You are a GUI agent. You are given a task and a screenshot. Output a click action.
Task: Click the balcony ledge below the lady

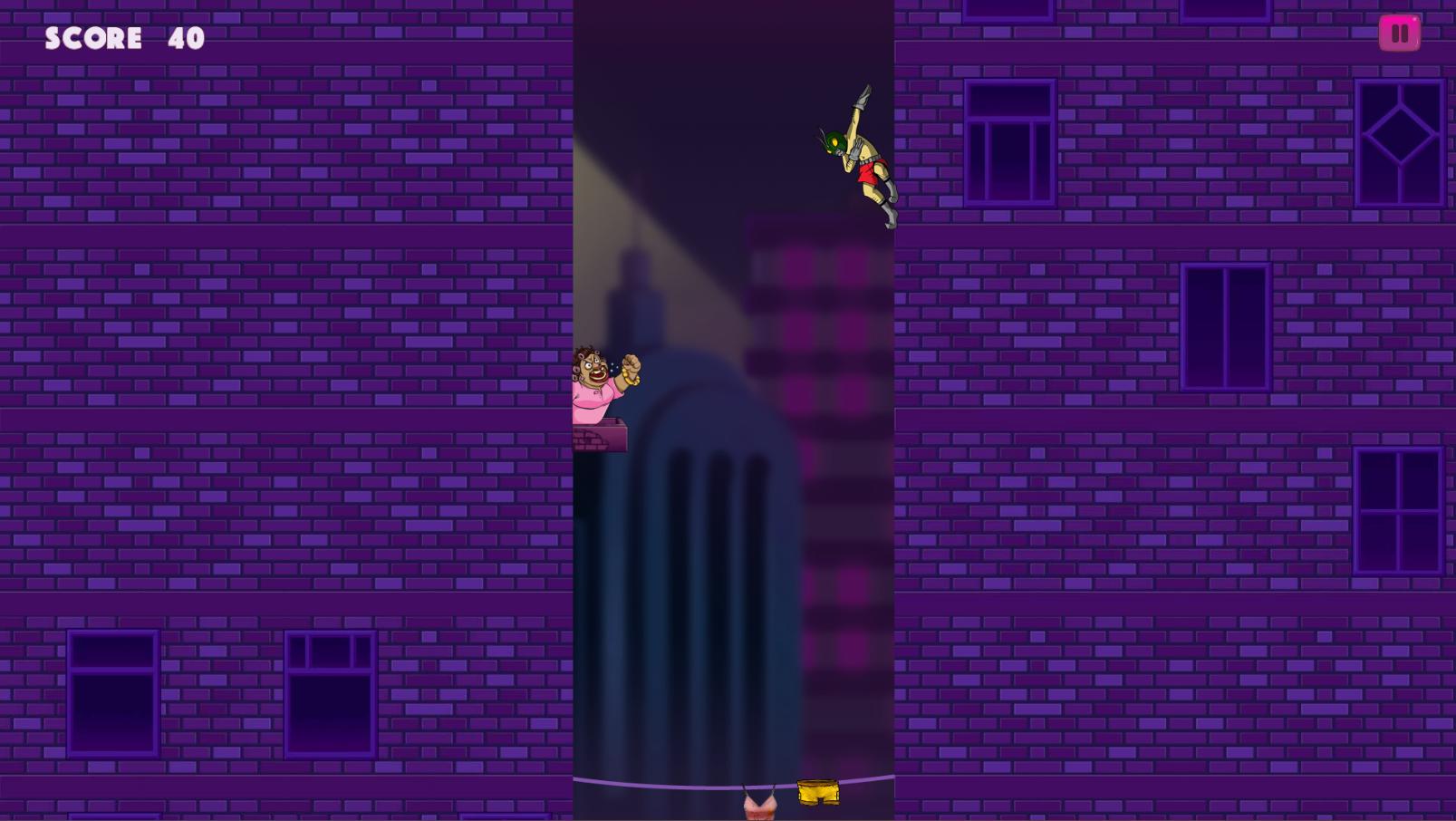coord(598,435)
